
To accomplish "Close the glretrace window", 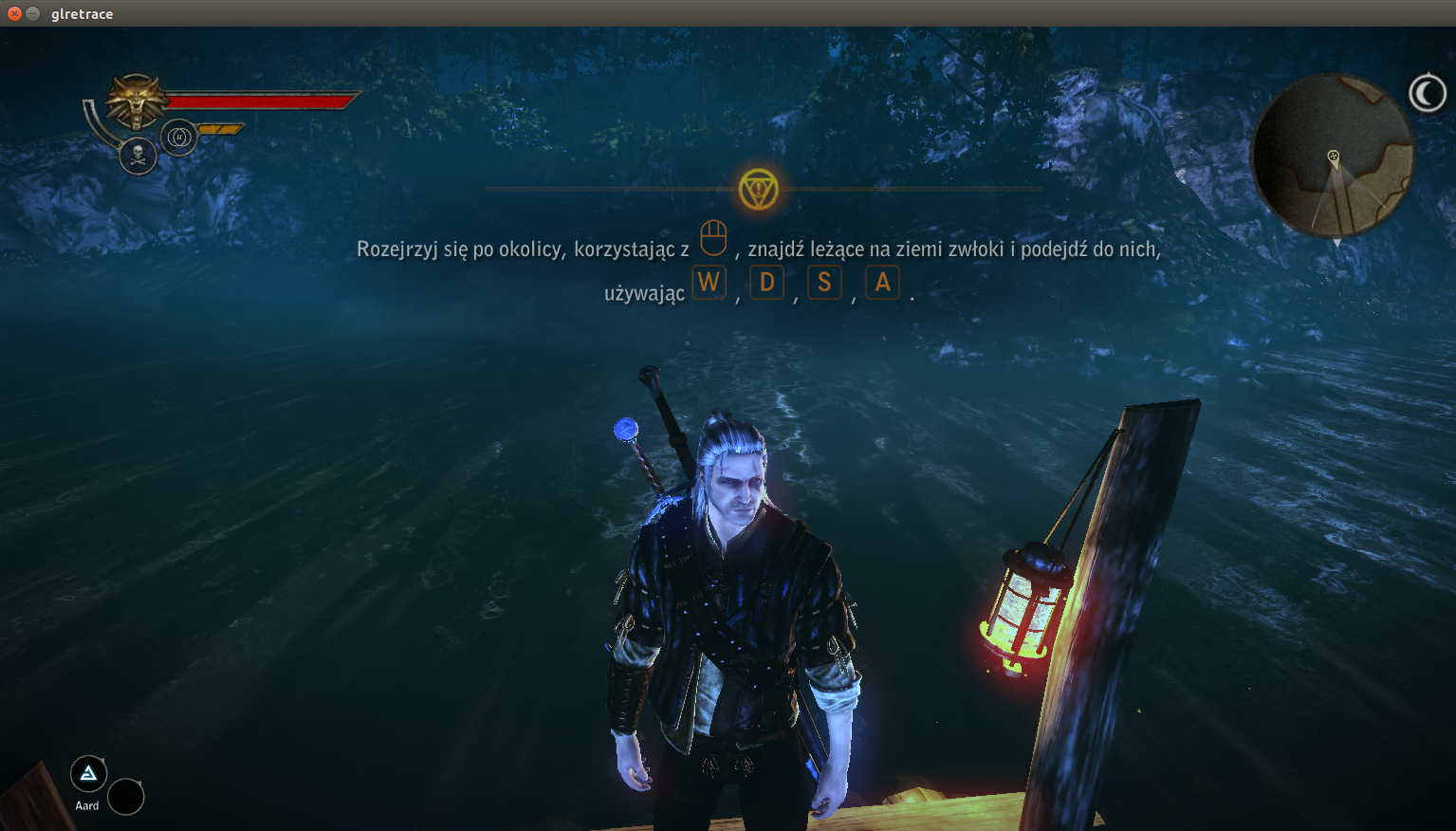I will click(x=14, y=13).
